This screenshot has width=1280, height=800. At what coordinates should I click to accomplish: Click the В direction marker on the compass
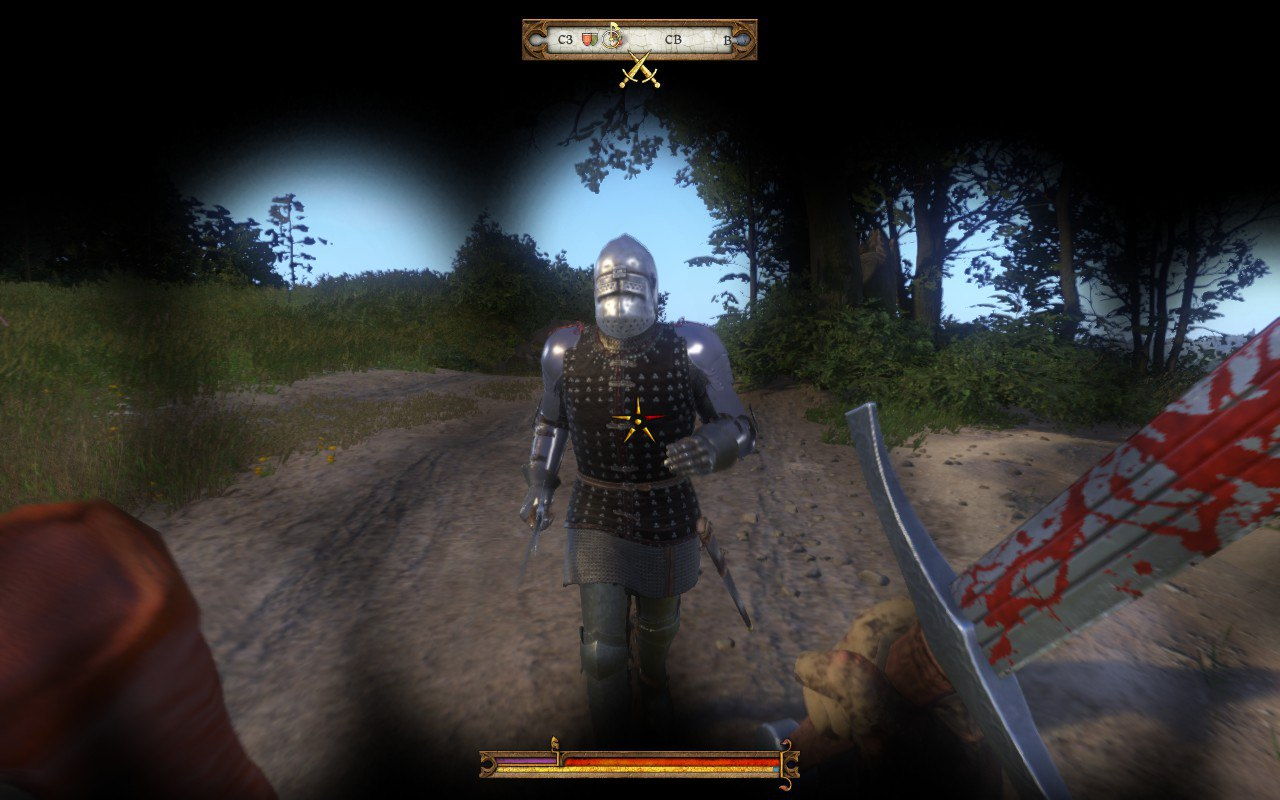727,40
